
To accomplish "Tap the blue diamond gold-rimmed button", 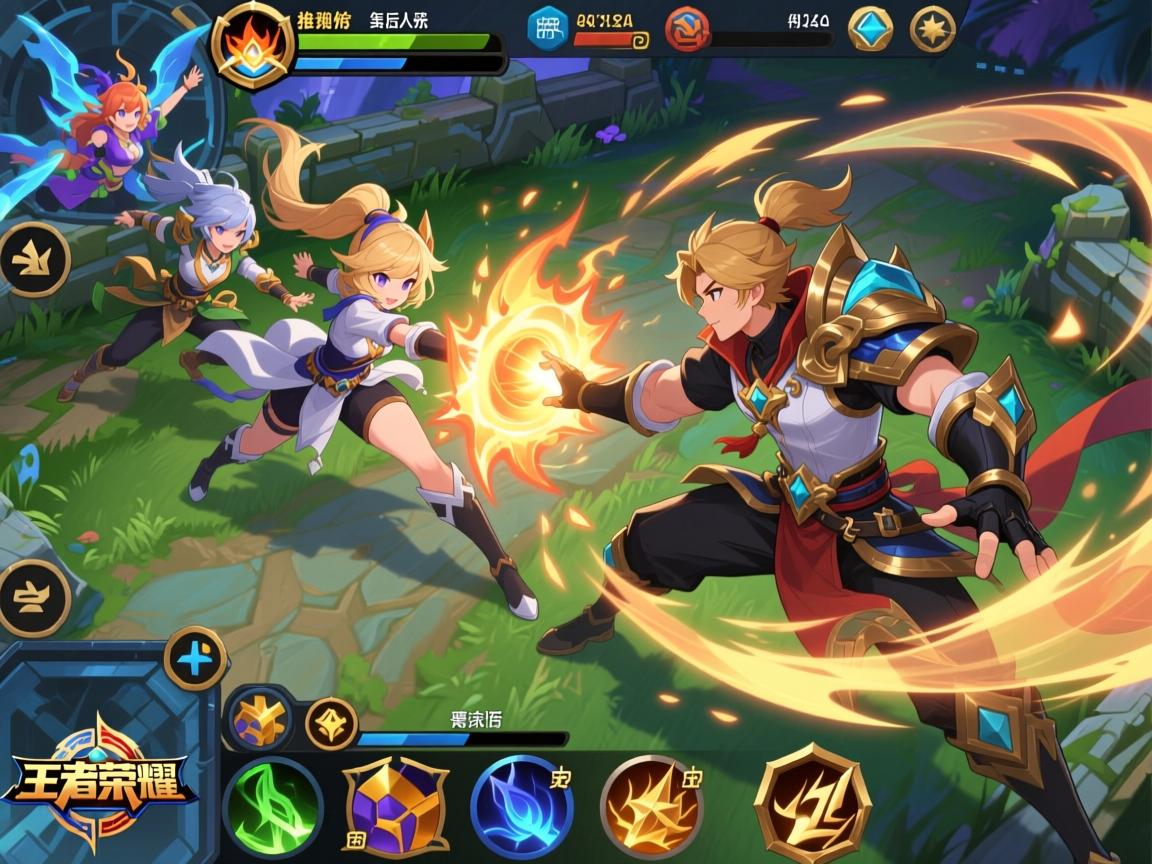I will tap(870, 29).
